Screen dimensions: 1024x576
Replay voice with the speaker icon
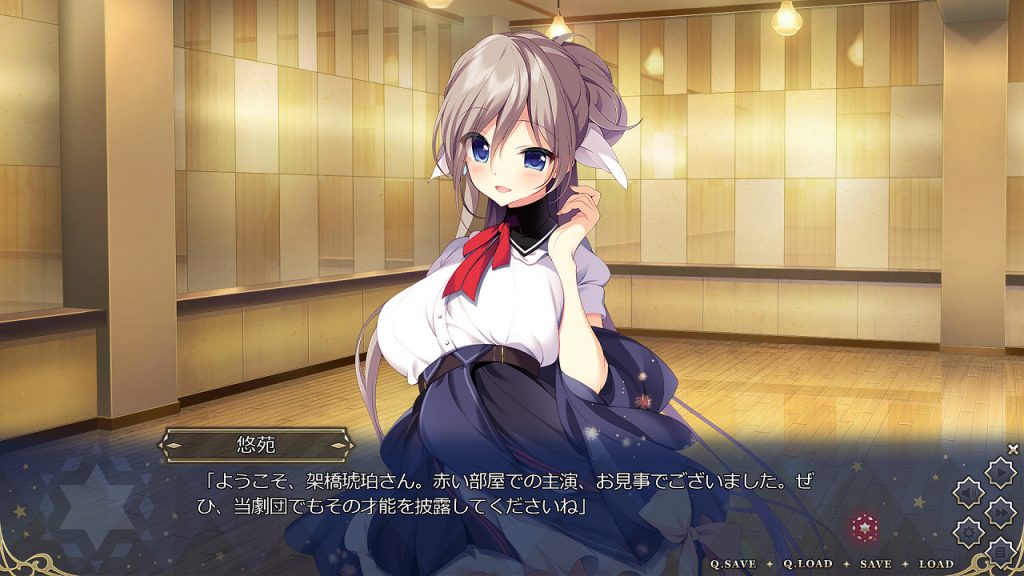pyautogui.click(x=968, y=492)
